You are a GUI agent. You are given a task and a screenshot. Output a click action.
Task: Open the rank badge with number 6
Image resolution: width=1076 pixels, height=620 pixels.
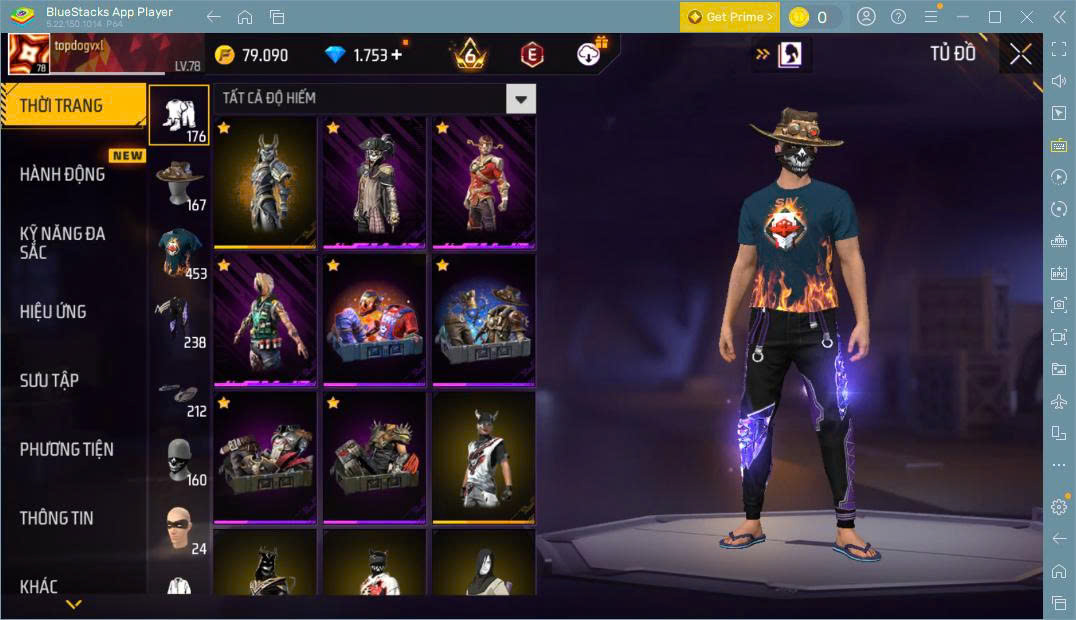[469, 54]
